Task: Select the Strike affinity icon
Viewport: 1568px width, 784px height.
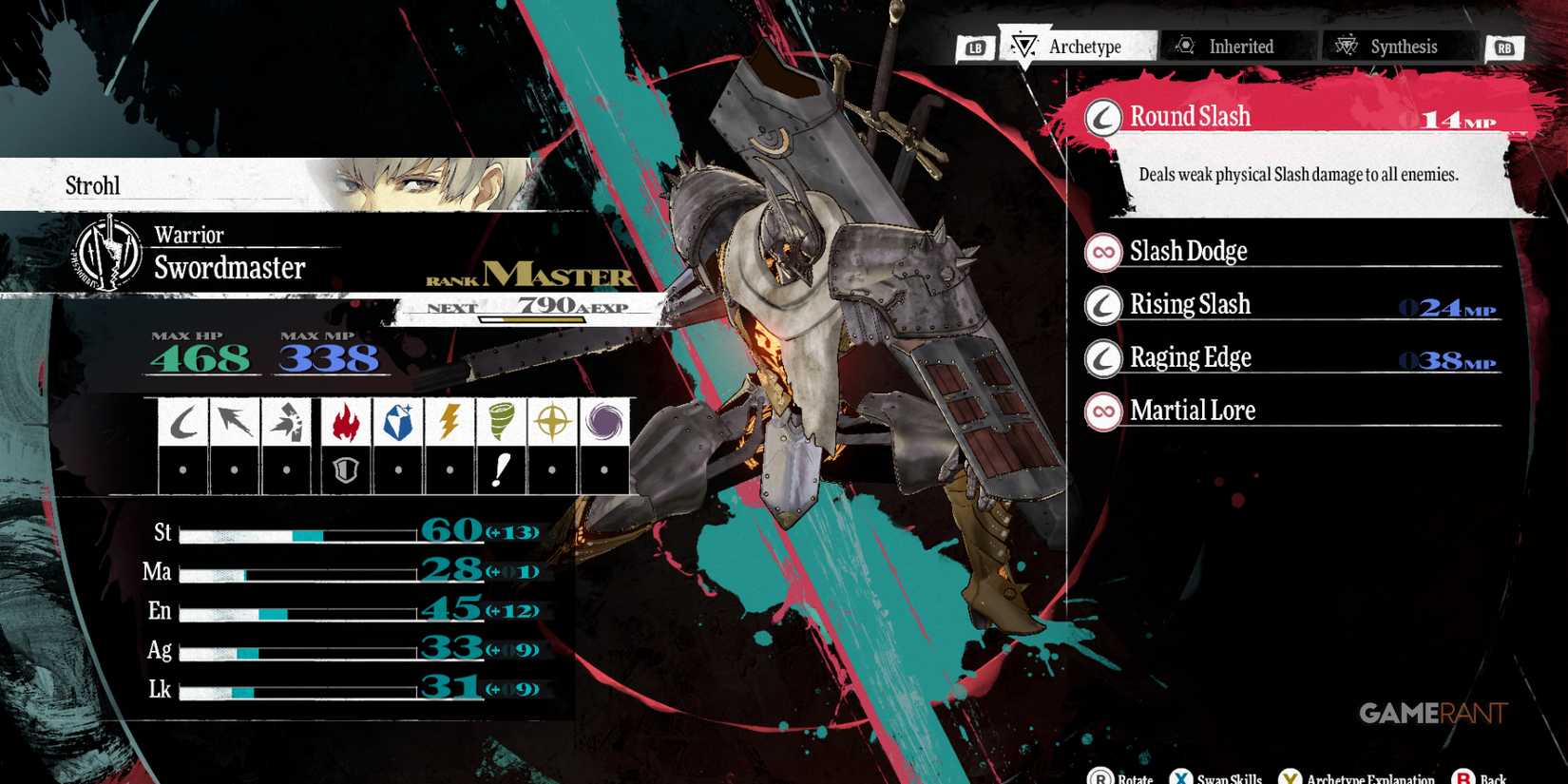Action: pyautogui.click(x=286, y=421)
